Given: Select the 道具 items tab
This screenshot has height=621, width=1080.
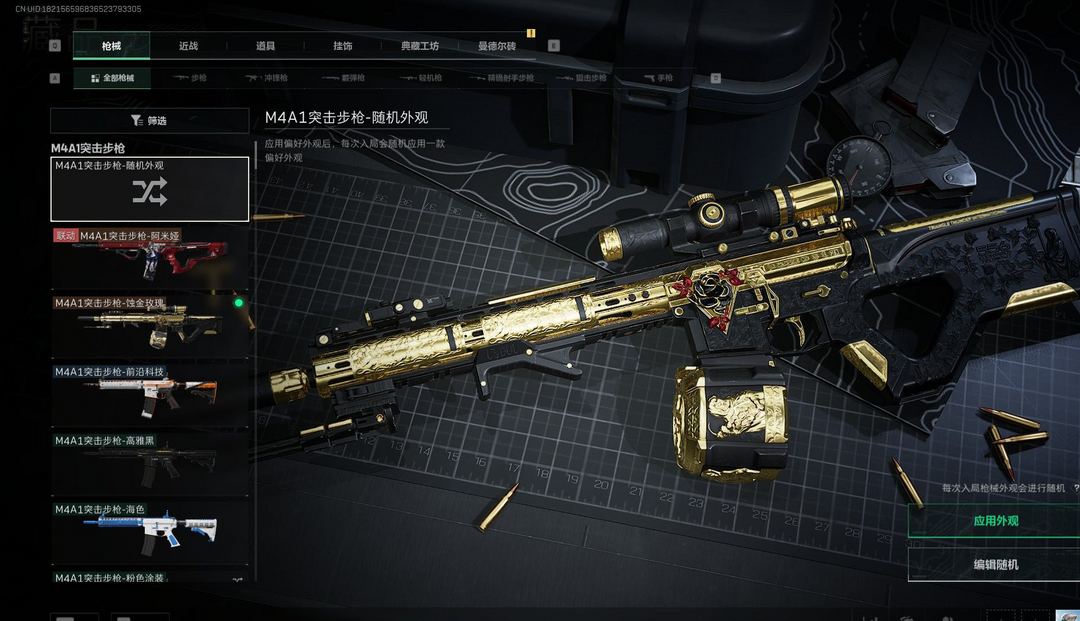Looking at the screenshot, I should click(x=265, y=46).
